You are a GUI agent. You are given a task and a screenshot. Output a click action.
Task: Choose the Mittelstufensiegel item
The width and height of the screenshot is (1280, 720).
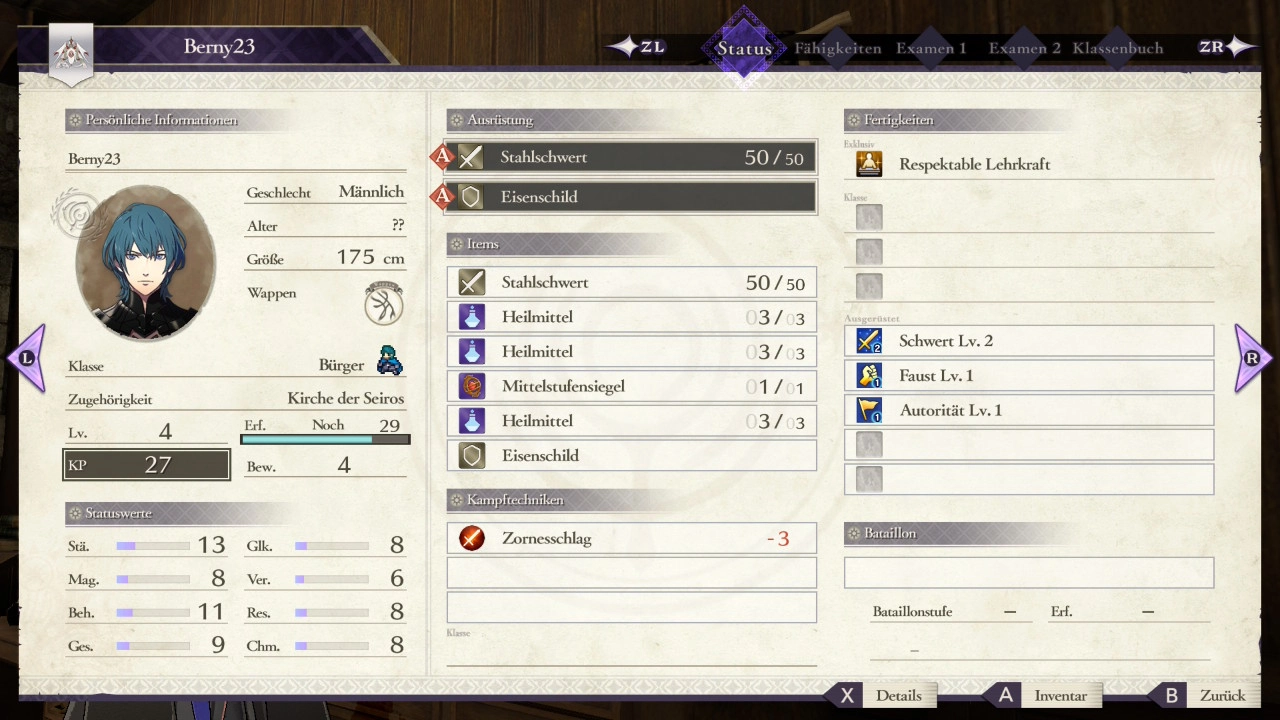pyautogui.click(x=631, y=386)
